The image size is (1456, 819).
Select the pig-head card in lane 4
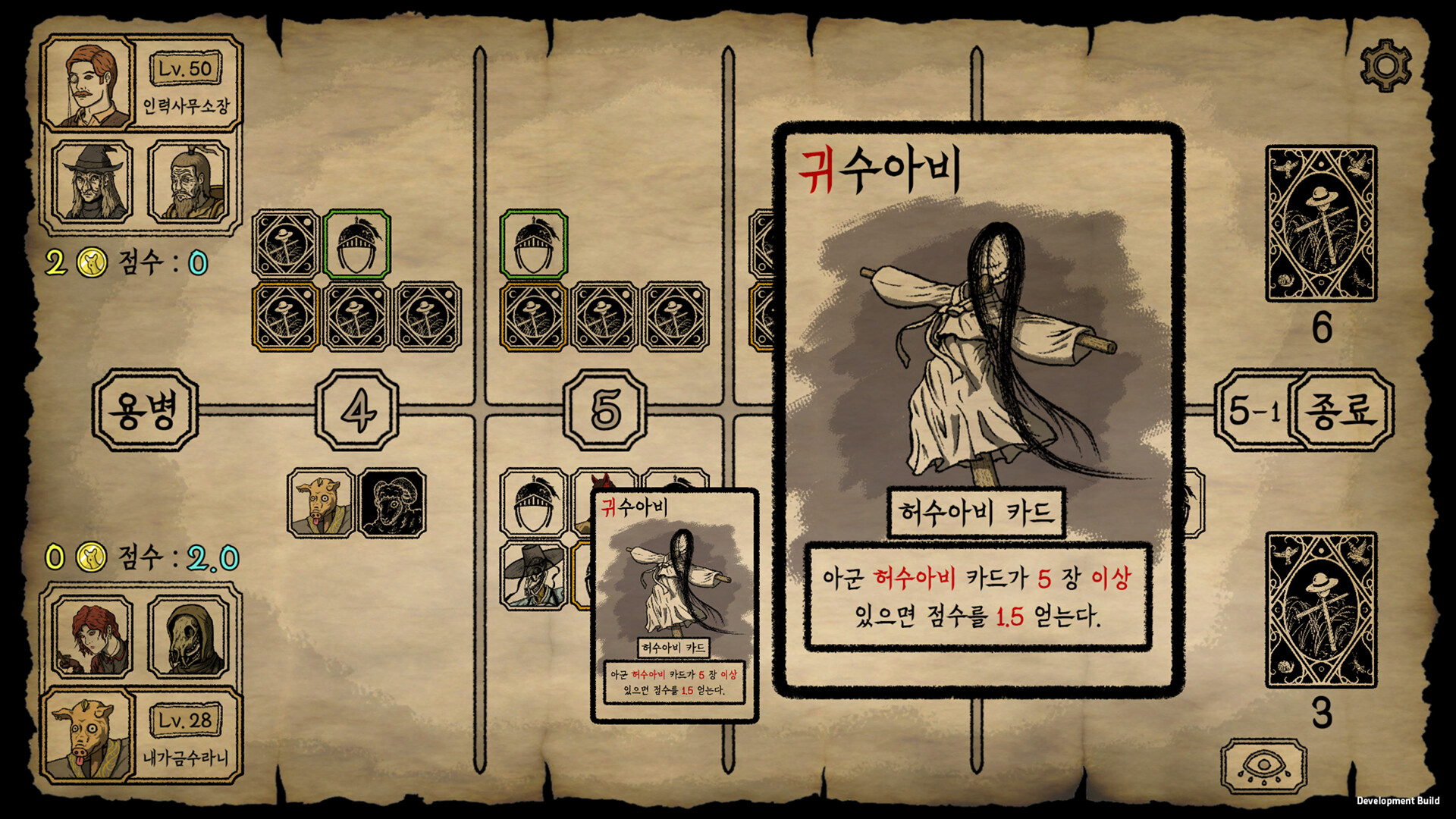click(322, 503)
